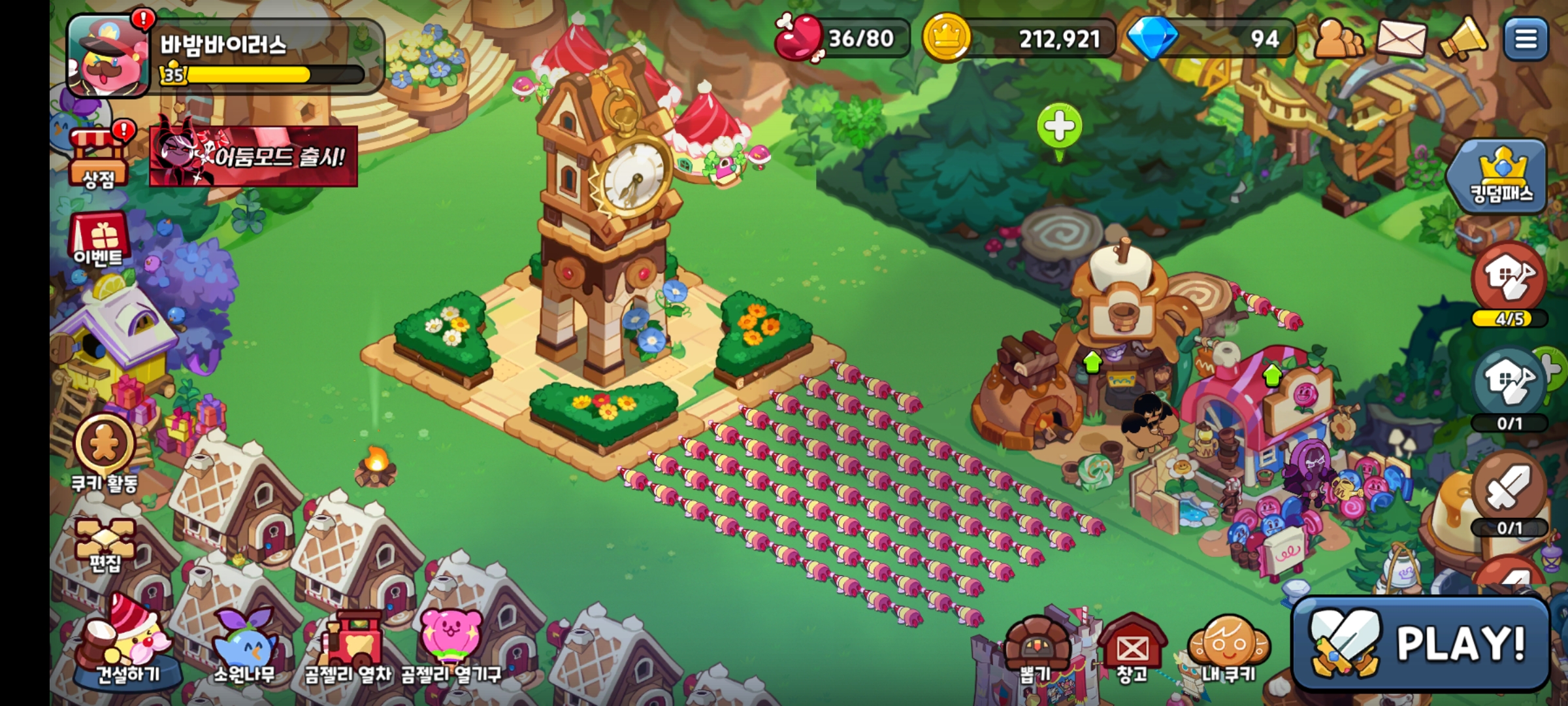View 내 쿠키 cookie collection

tap(1230, 648)
